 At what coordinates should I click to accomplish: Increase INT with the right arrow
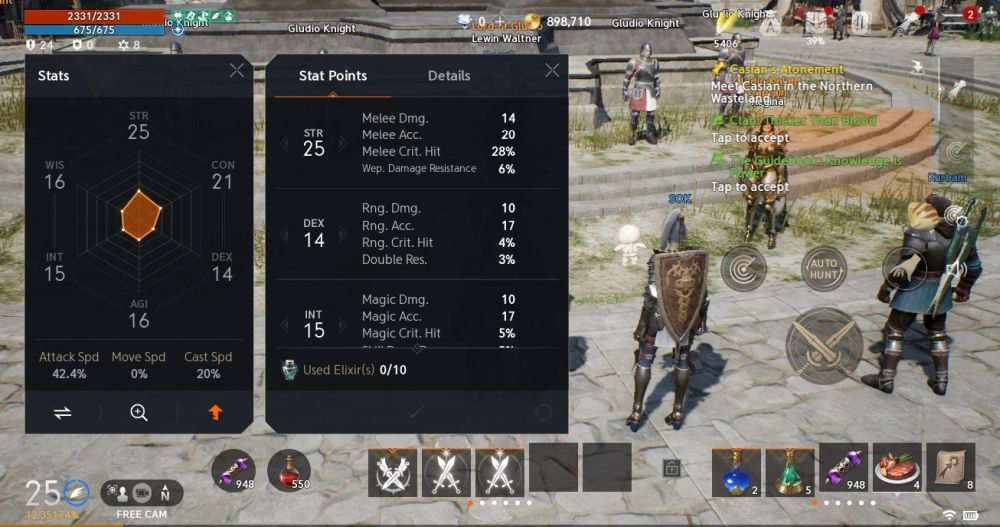[343, 325]
